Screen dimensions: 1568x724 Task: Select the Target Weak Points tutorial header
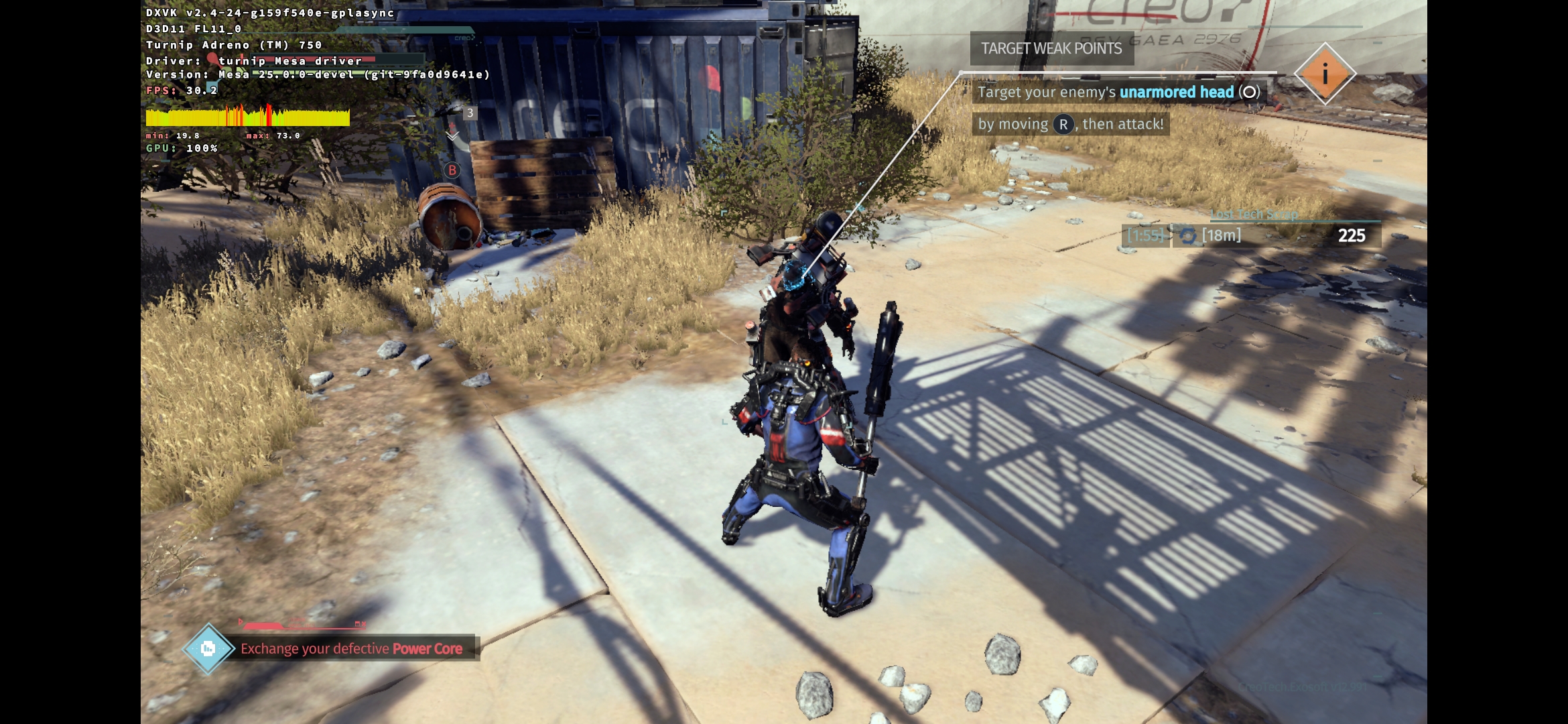pos(1051,48)
